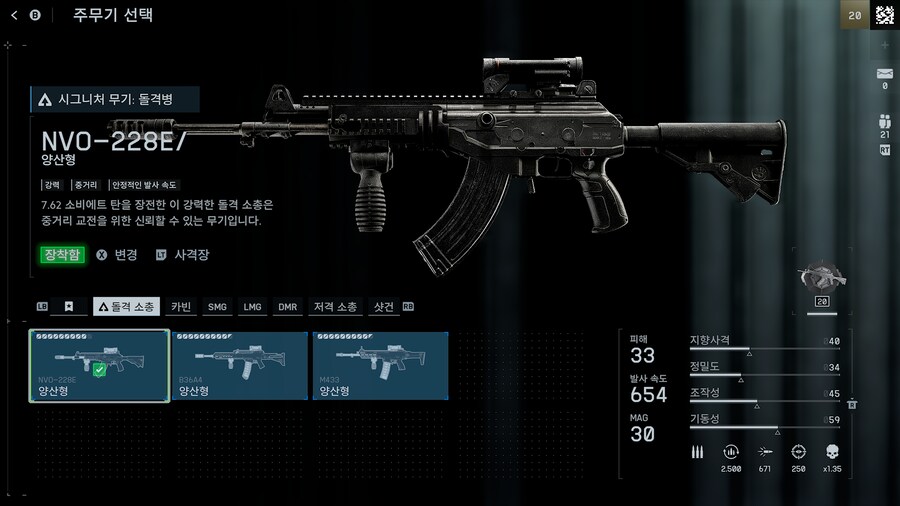Choose the B36A4 weapon tile
Viewport: 900px width, 506px height.
(240, 366)
